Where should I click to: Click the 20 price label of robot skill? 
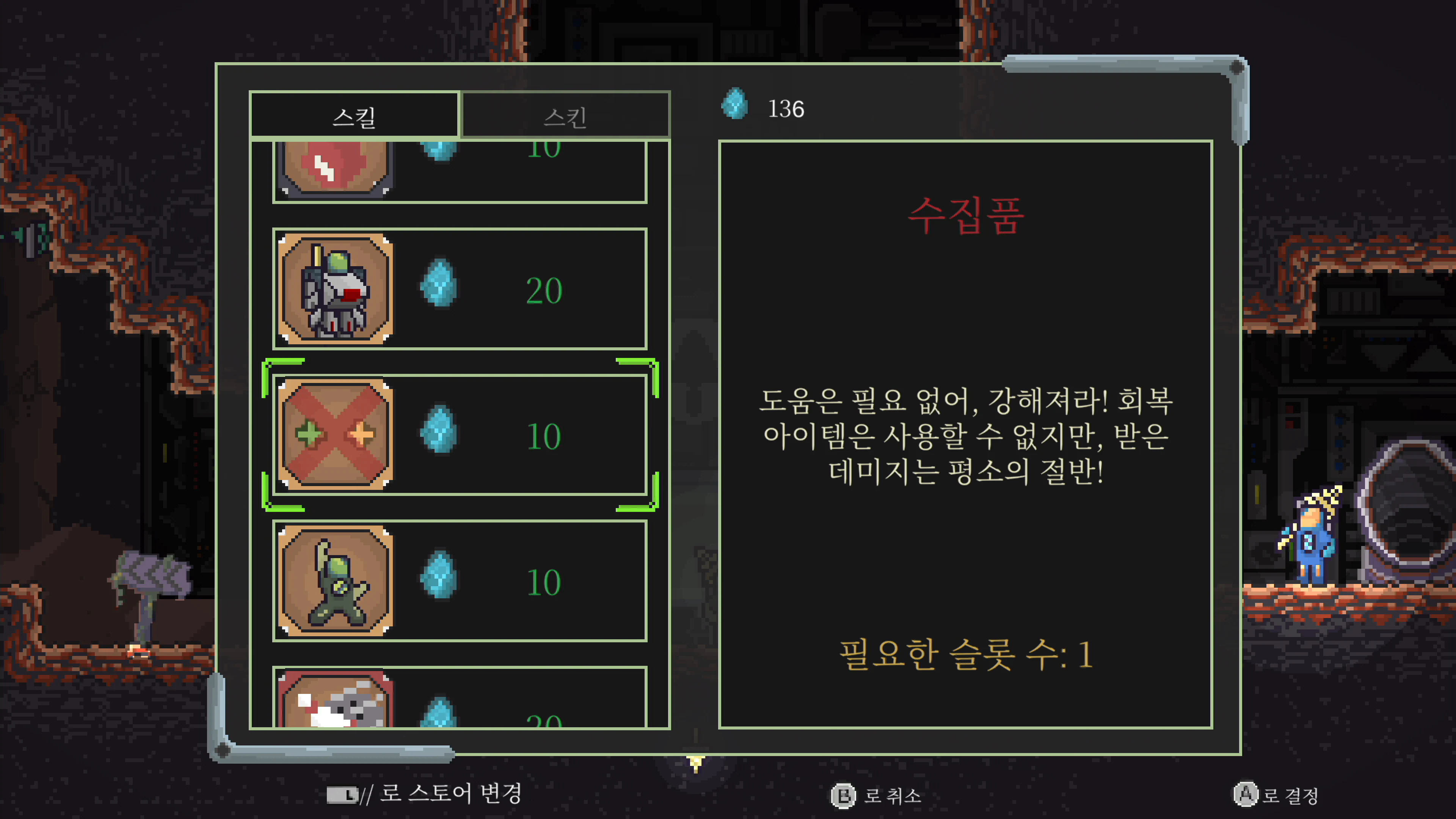(x=544, y=289)
